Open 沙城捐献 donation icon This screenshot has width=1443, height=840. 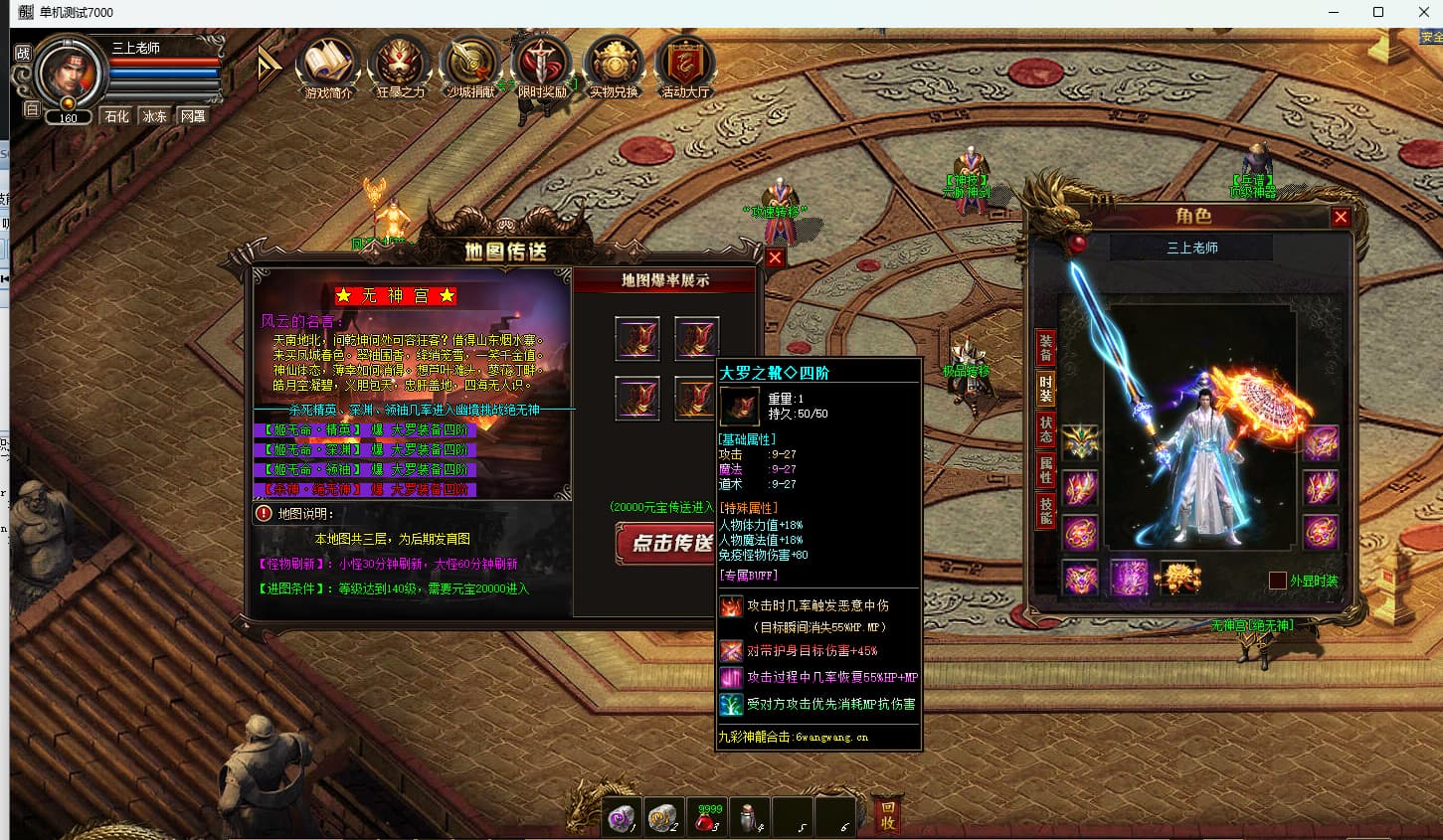[x=470, y=65]
